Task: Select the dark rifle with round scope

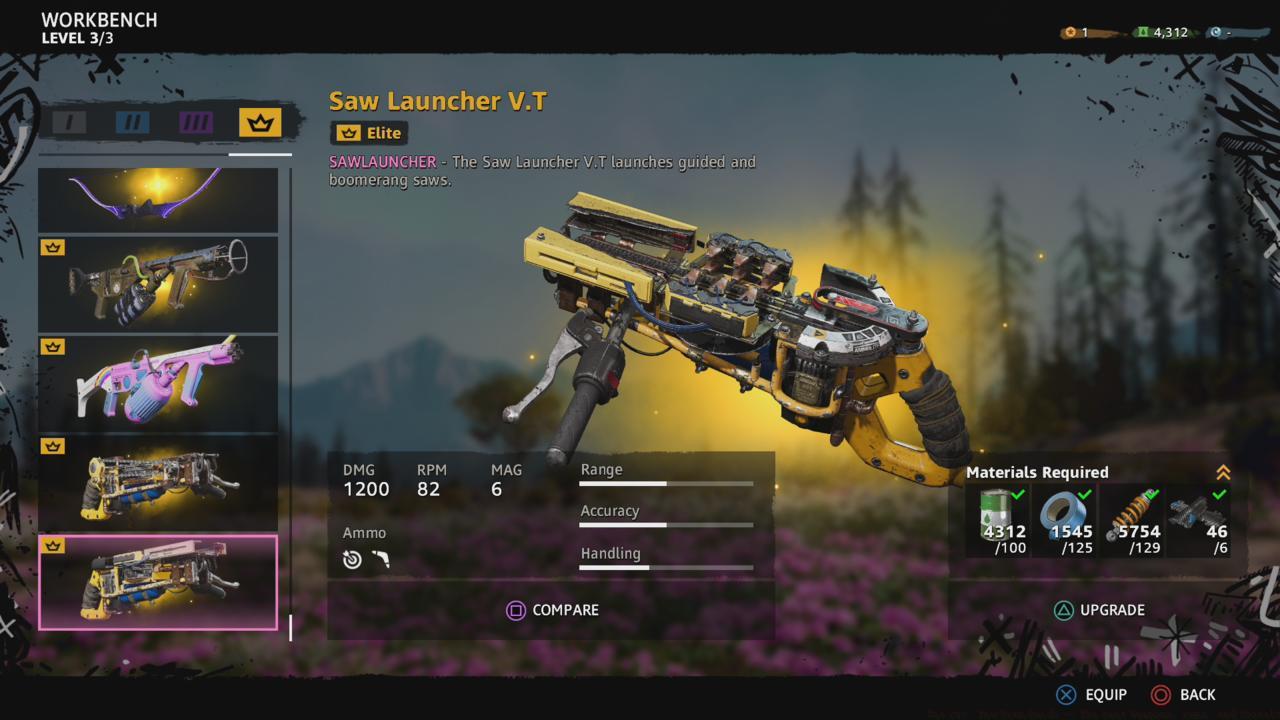Action: coord(158,283)
